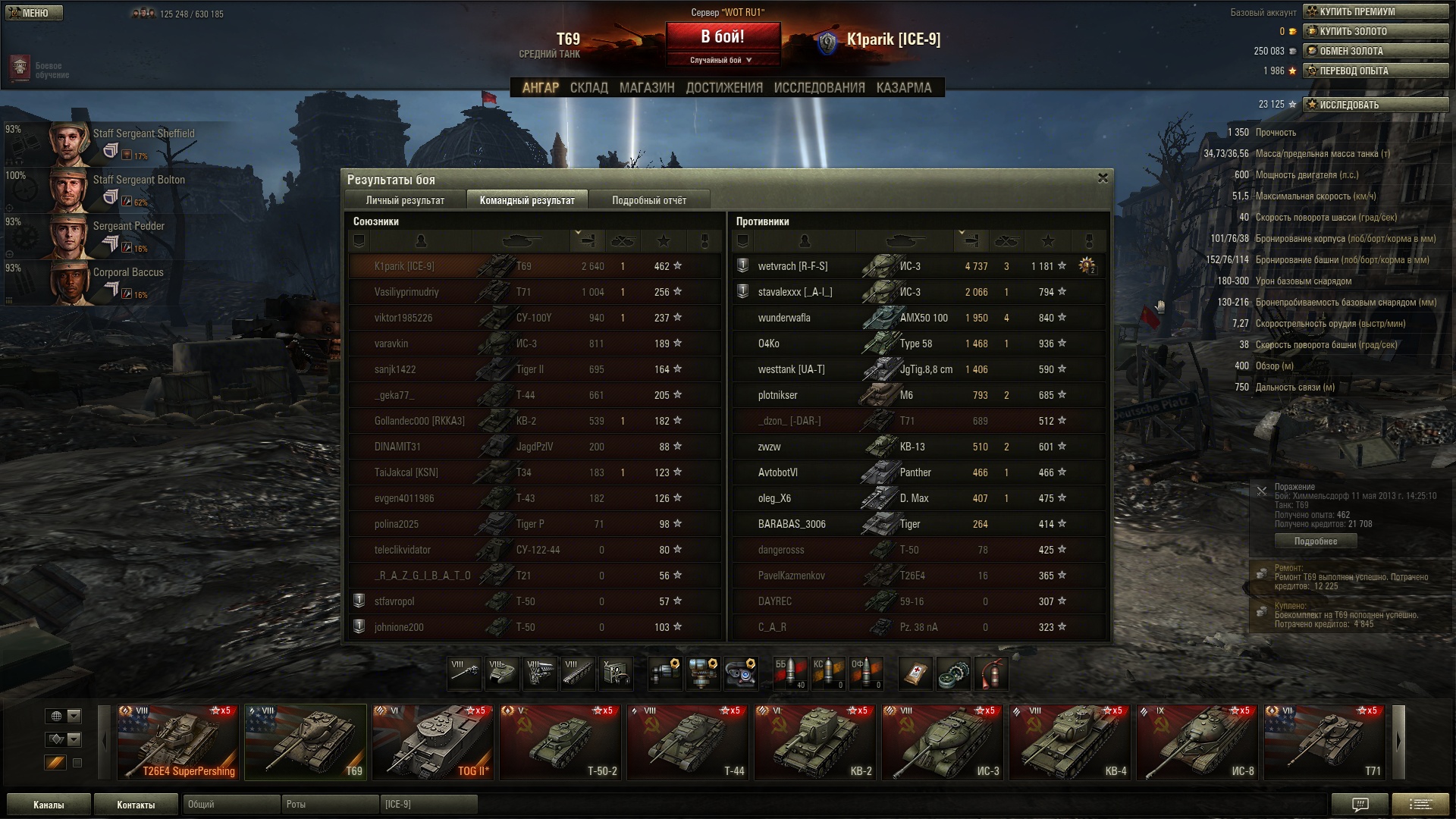Open the МАГАЗИН section
1456x819 pixels.
(x=646, y=88)
